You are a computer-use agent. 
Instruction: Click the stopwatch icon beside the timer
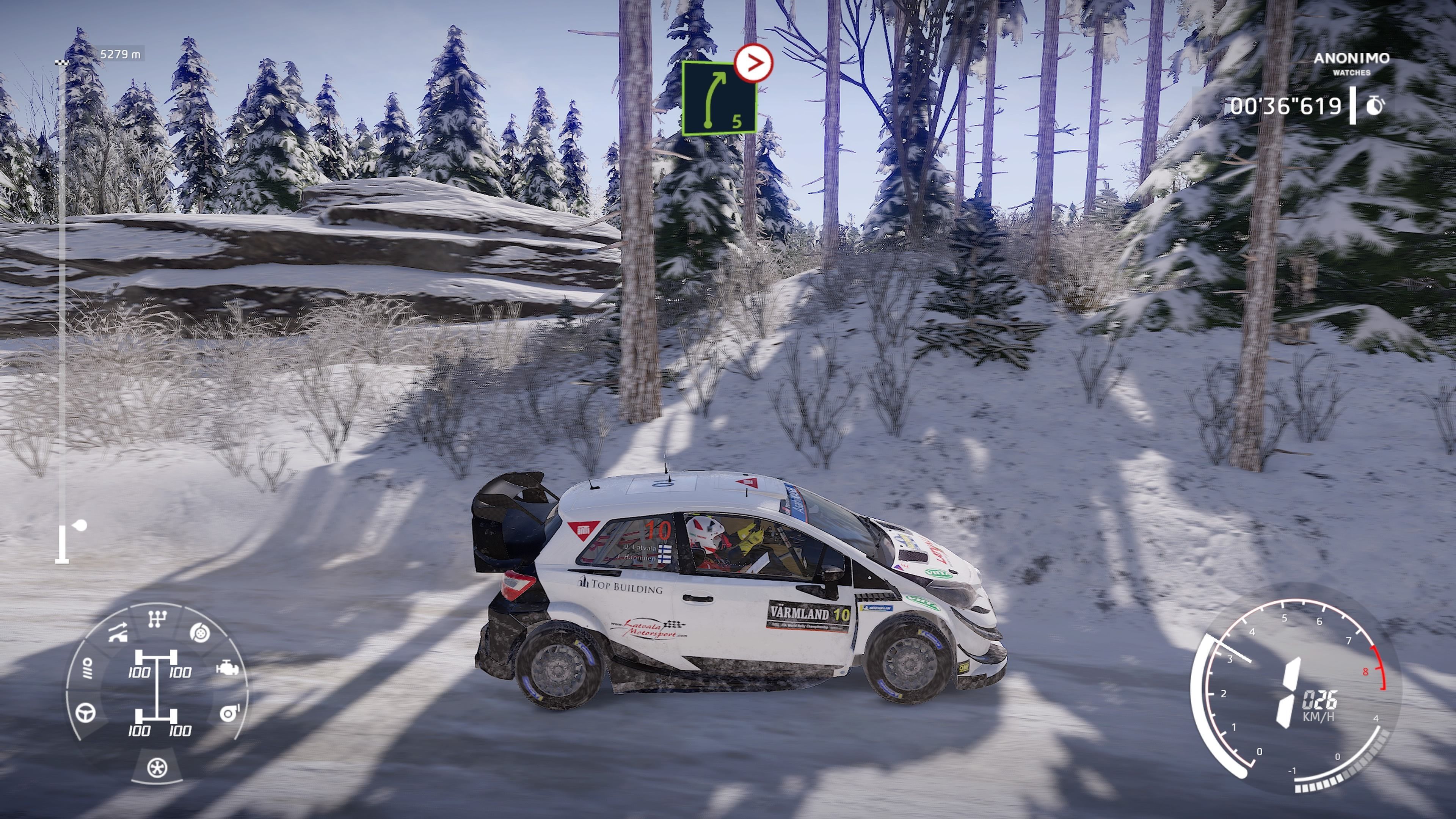pos(1374,106)
